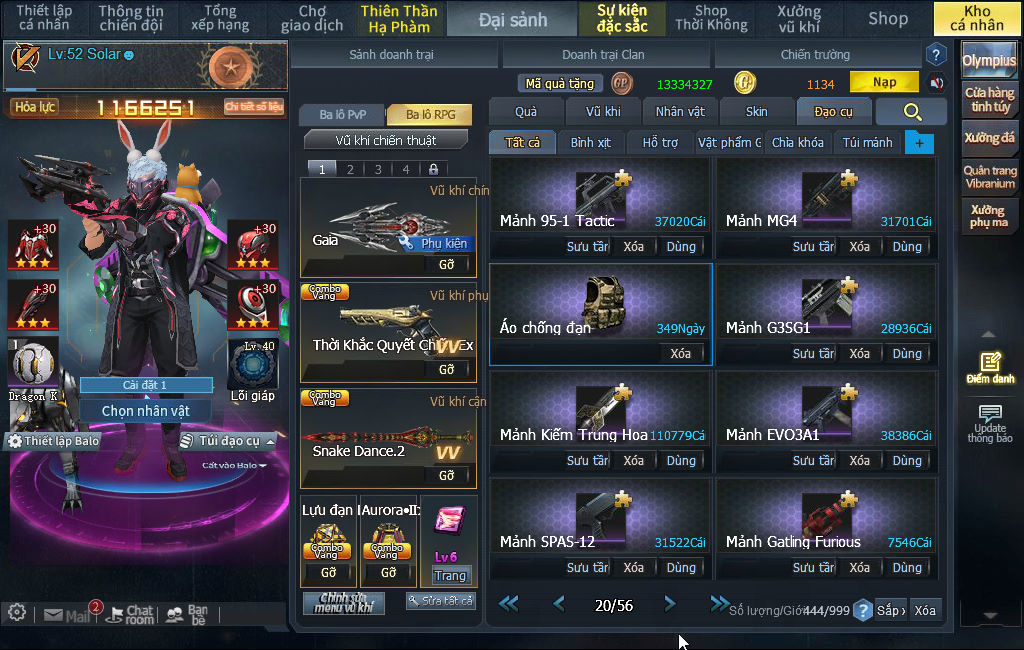The width and height of the screenshot is (1024, 650).
Task: Click the yellow Nạp top-up button
Action: (884, 82)
